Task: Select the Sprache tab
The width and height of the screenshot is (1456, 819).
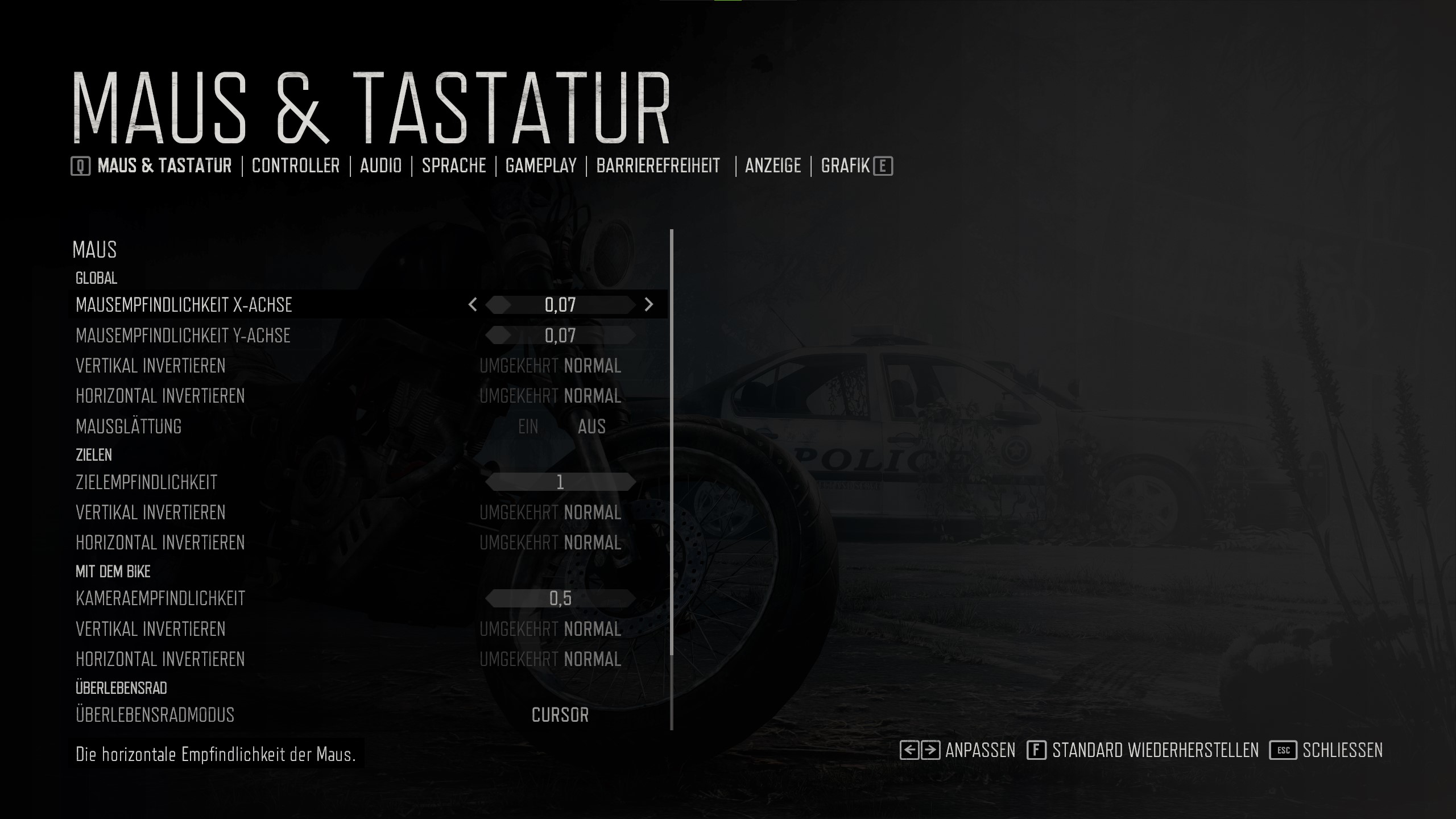Action: pos(453,166)
